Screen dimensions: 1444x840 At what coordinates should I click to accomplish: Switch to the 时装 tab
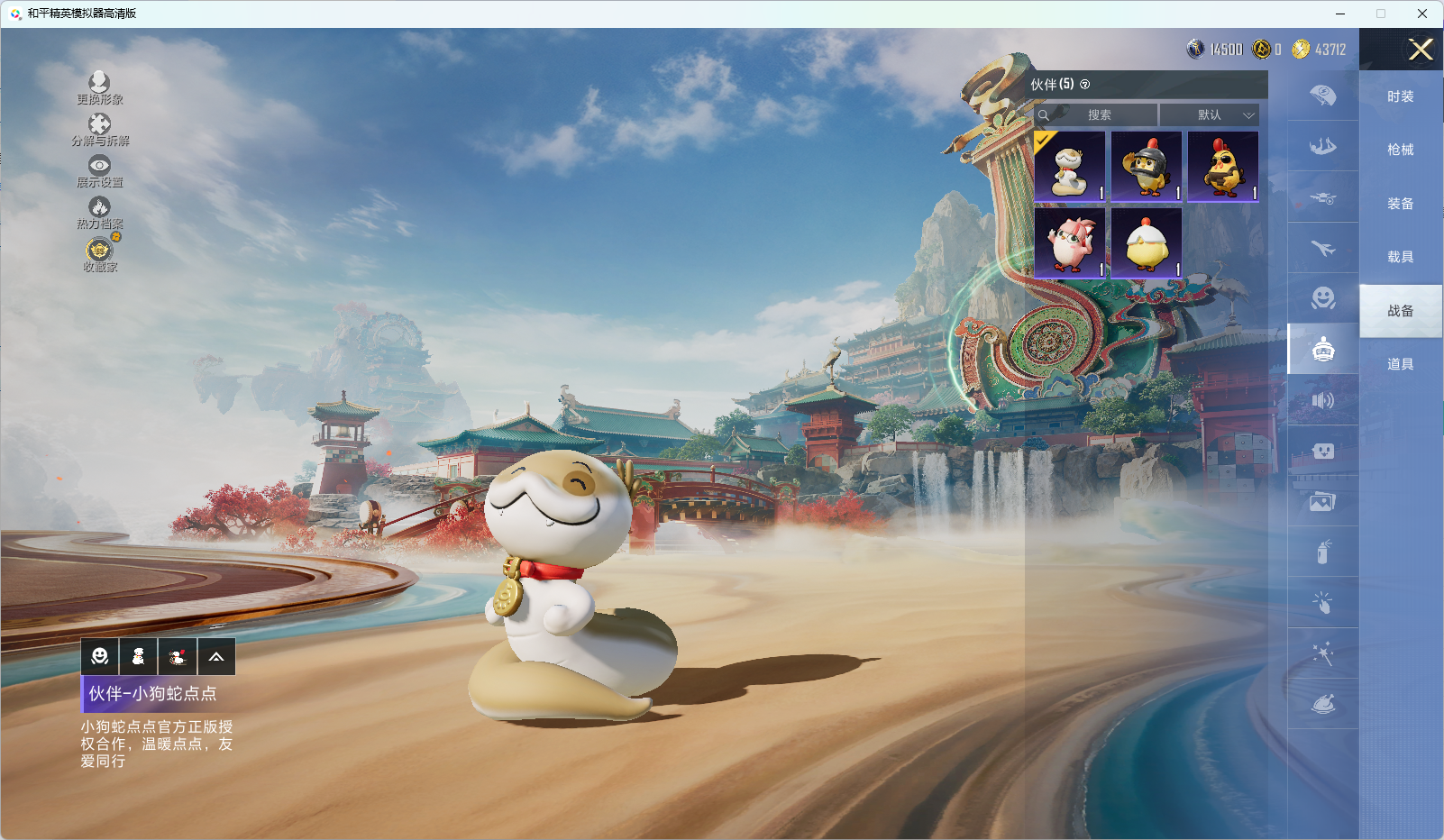click(1400, 96)
